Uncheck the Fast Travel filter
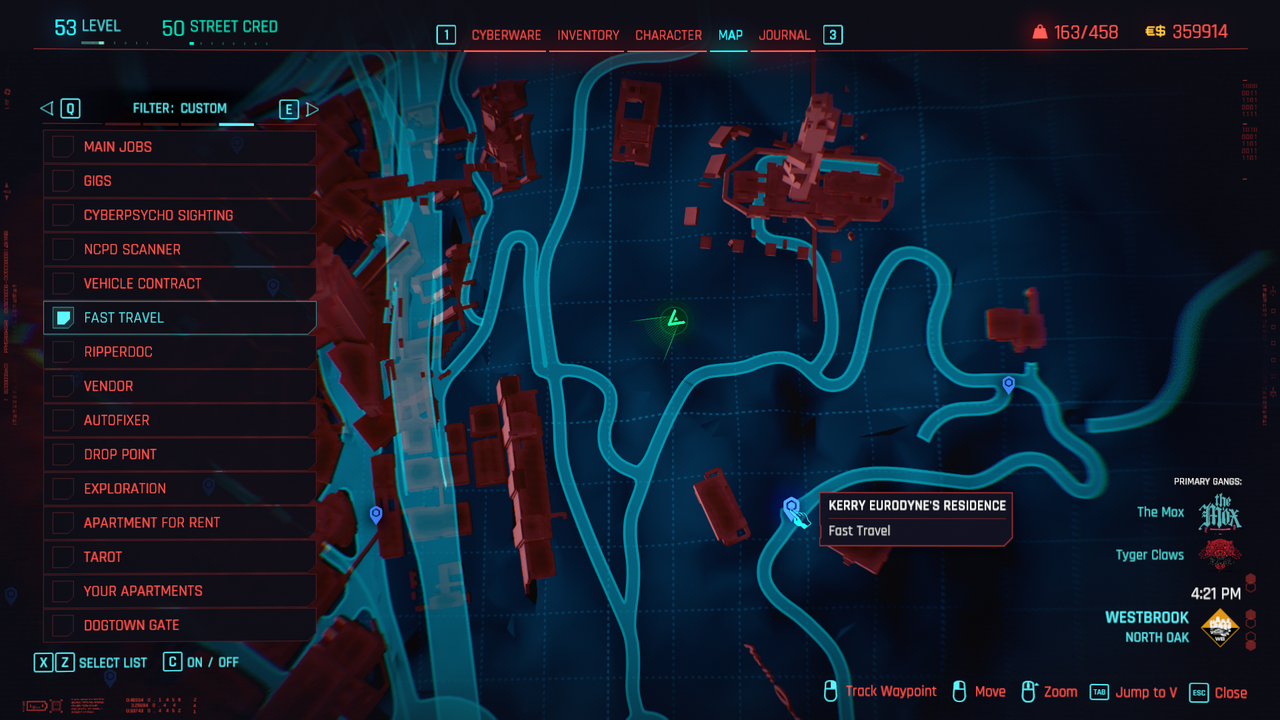 click(64, 318)
